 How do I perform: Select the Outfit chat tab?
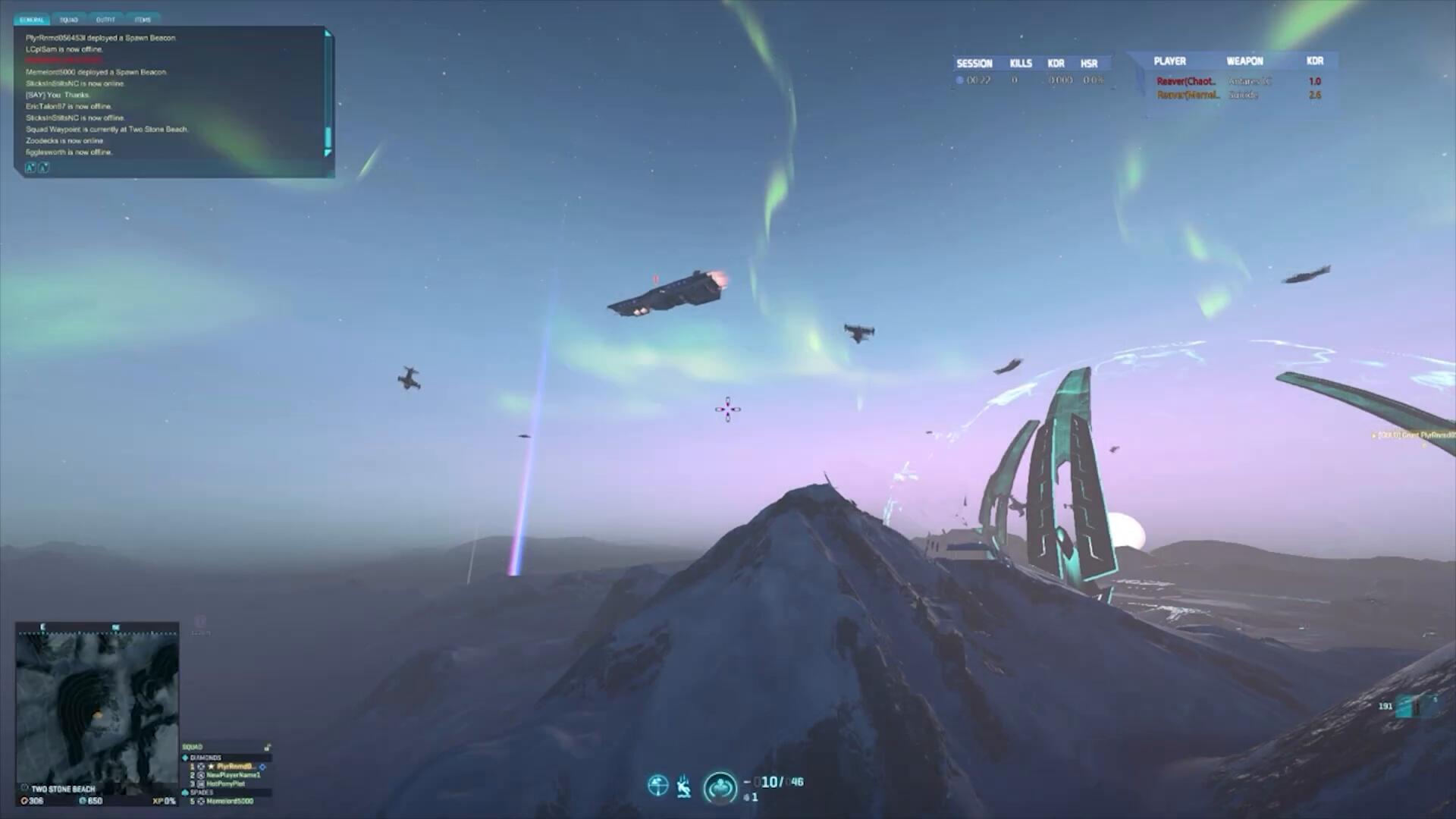(x=105, y=20)
